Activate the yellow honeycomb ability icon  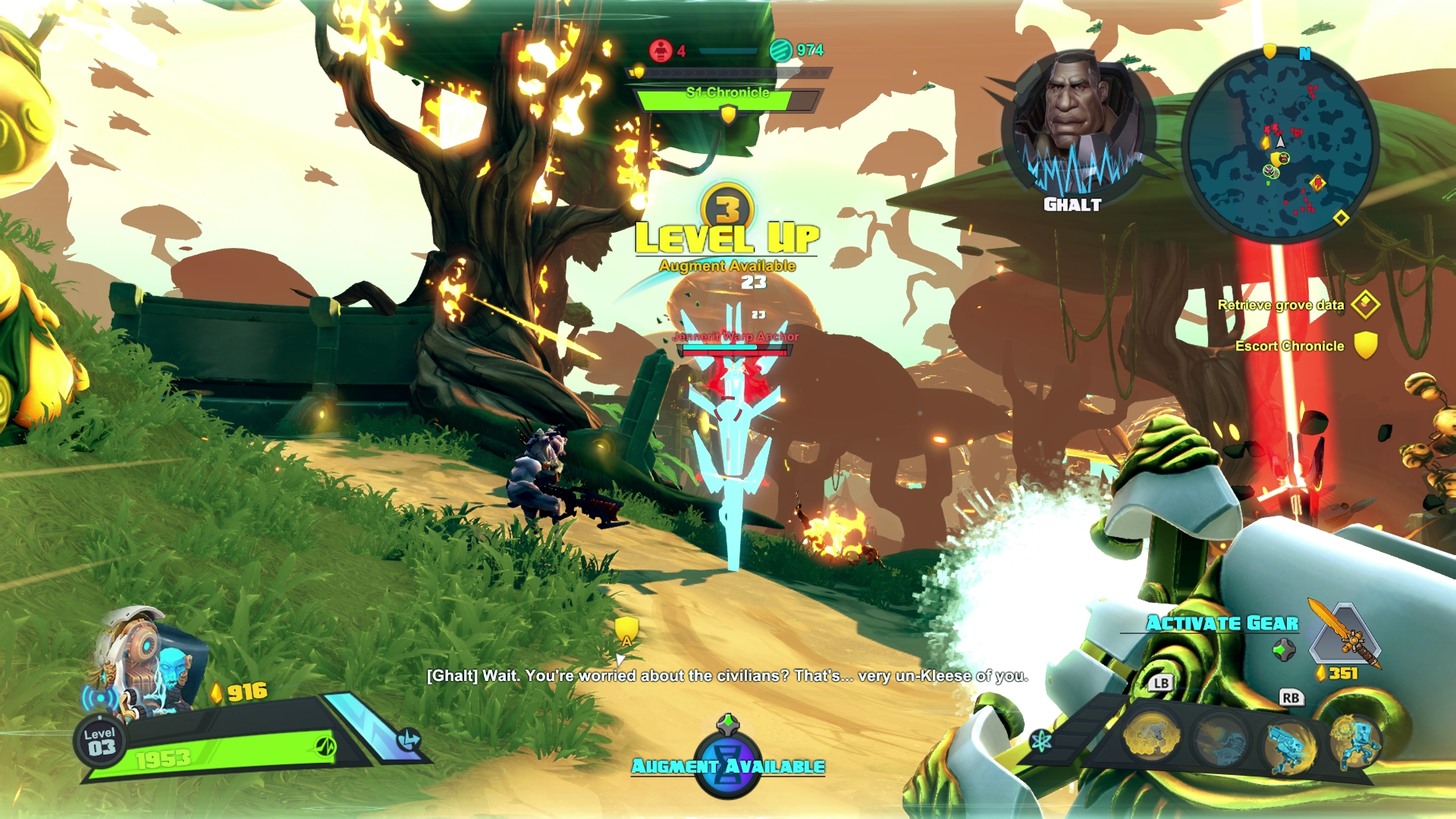click(1151, 736)
